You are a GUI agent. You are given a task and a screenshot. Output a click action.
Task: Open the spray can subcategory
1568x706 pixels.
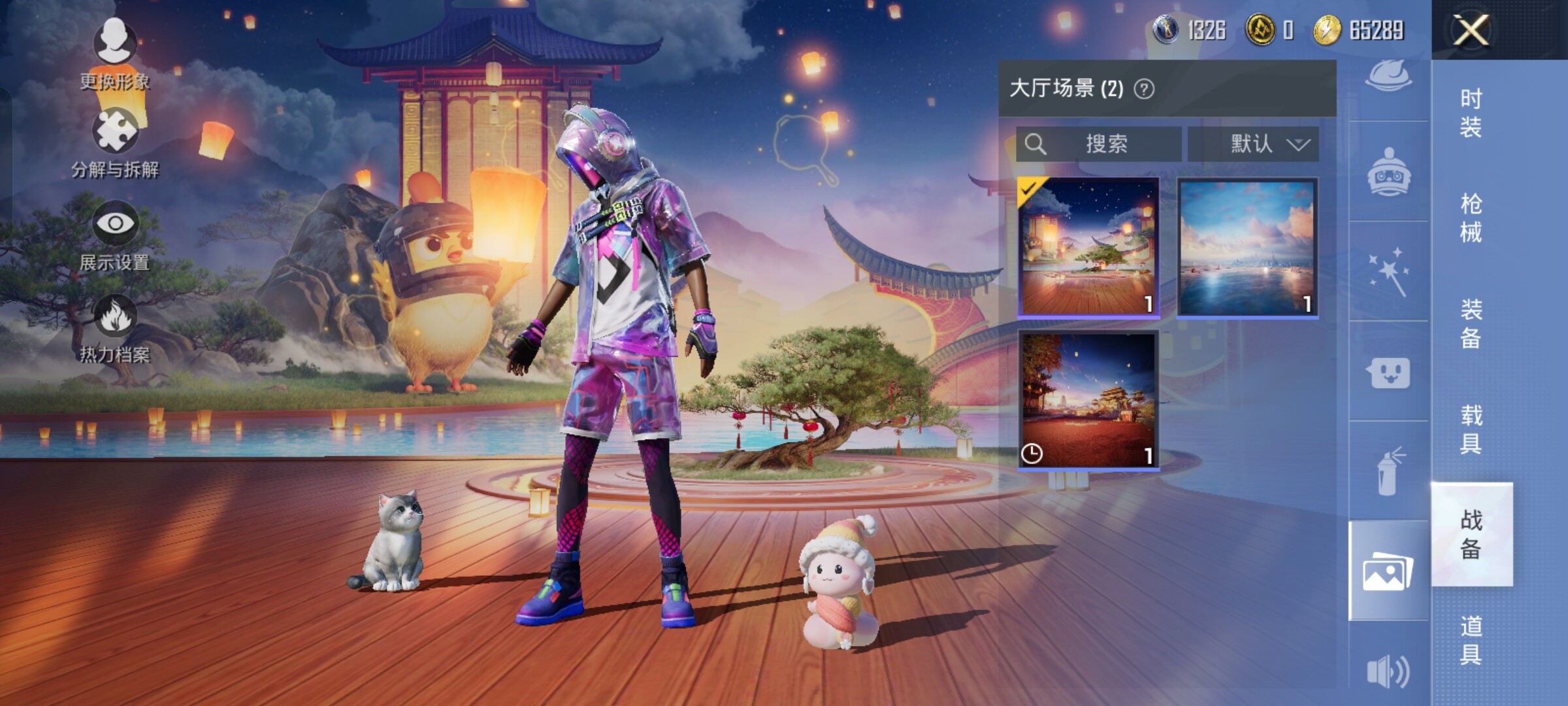1388,471
